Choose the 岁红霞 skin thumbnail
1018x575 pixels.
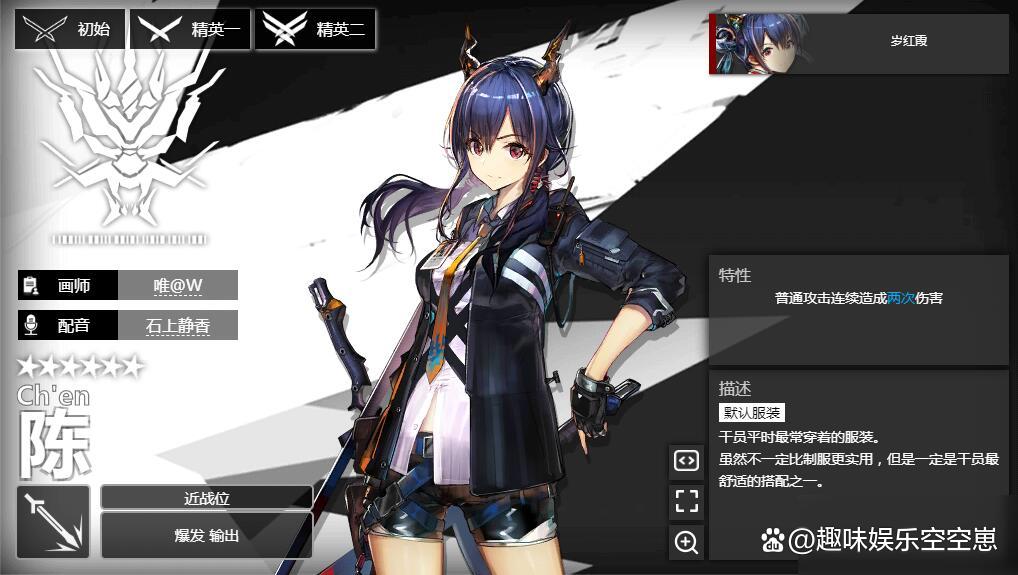point(858,43)
